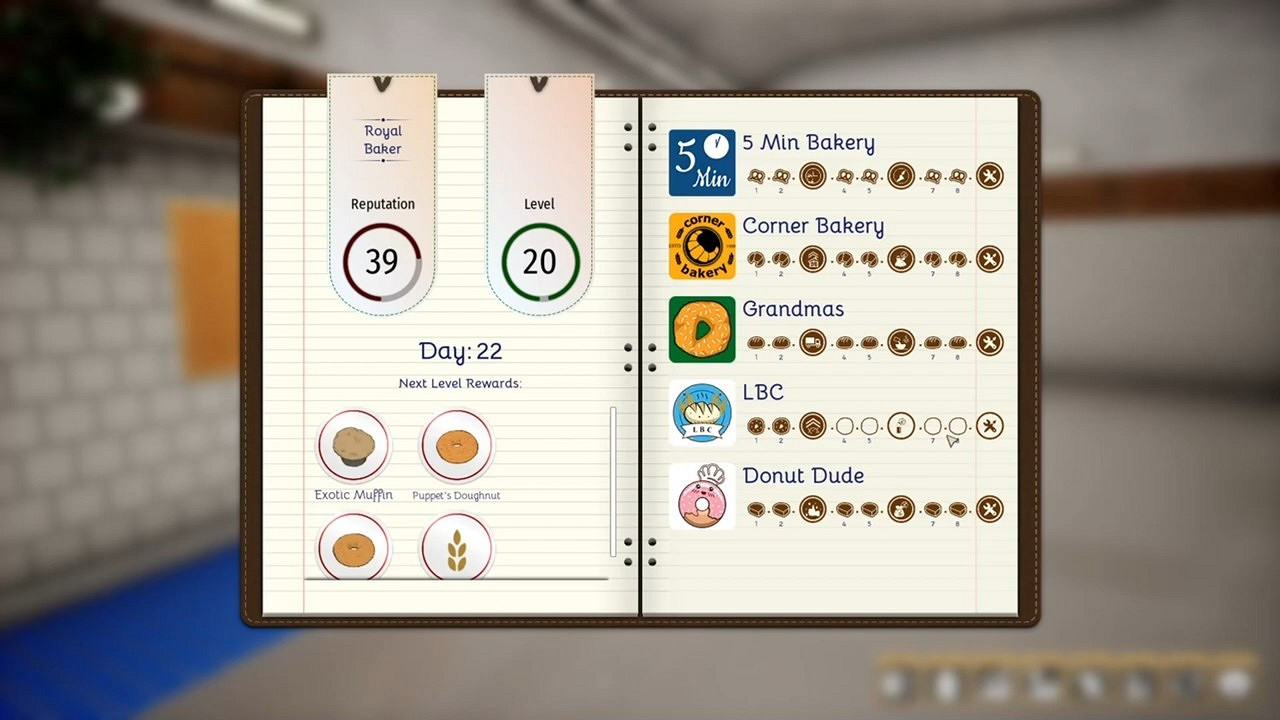Select the rolling pin milestone for 5 Min Bakery
The image size is (1280, 720).
click(901, 176)
